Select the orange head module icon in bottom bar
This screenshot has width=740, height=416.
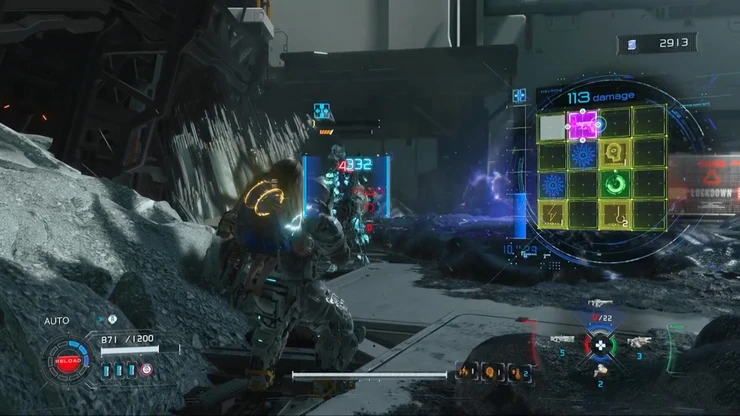click(489, 374)
